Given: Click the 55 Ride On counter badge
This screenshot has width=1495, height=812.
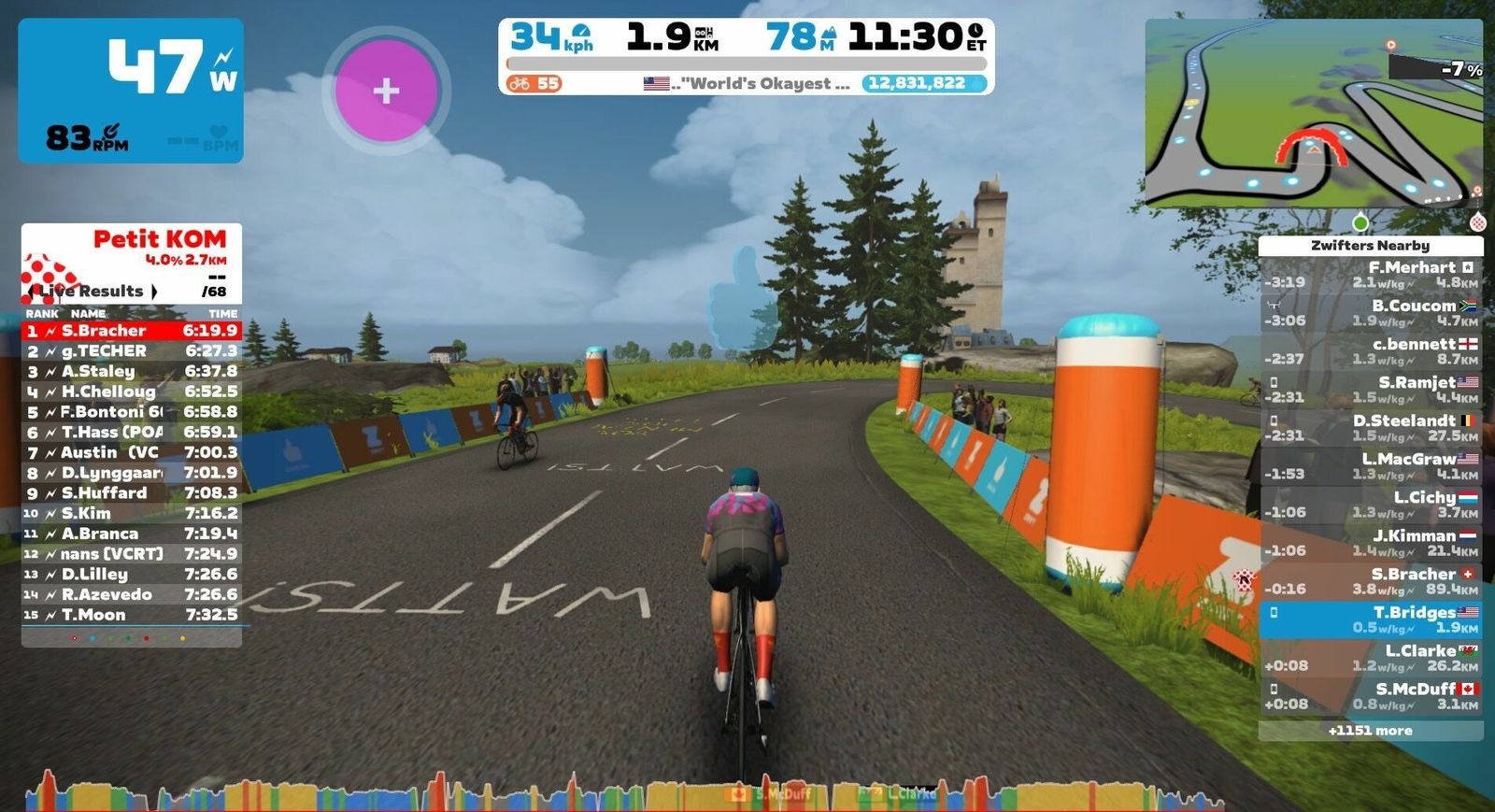Looking at the screenshot, I should pyautogui.click(x=534, y=83).
